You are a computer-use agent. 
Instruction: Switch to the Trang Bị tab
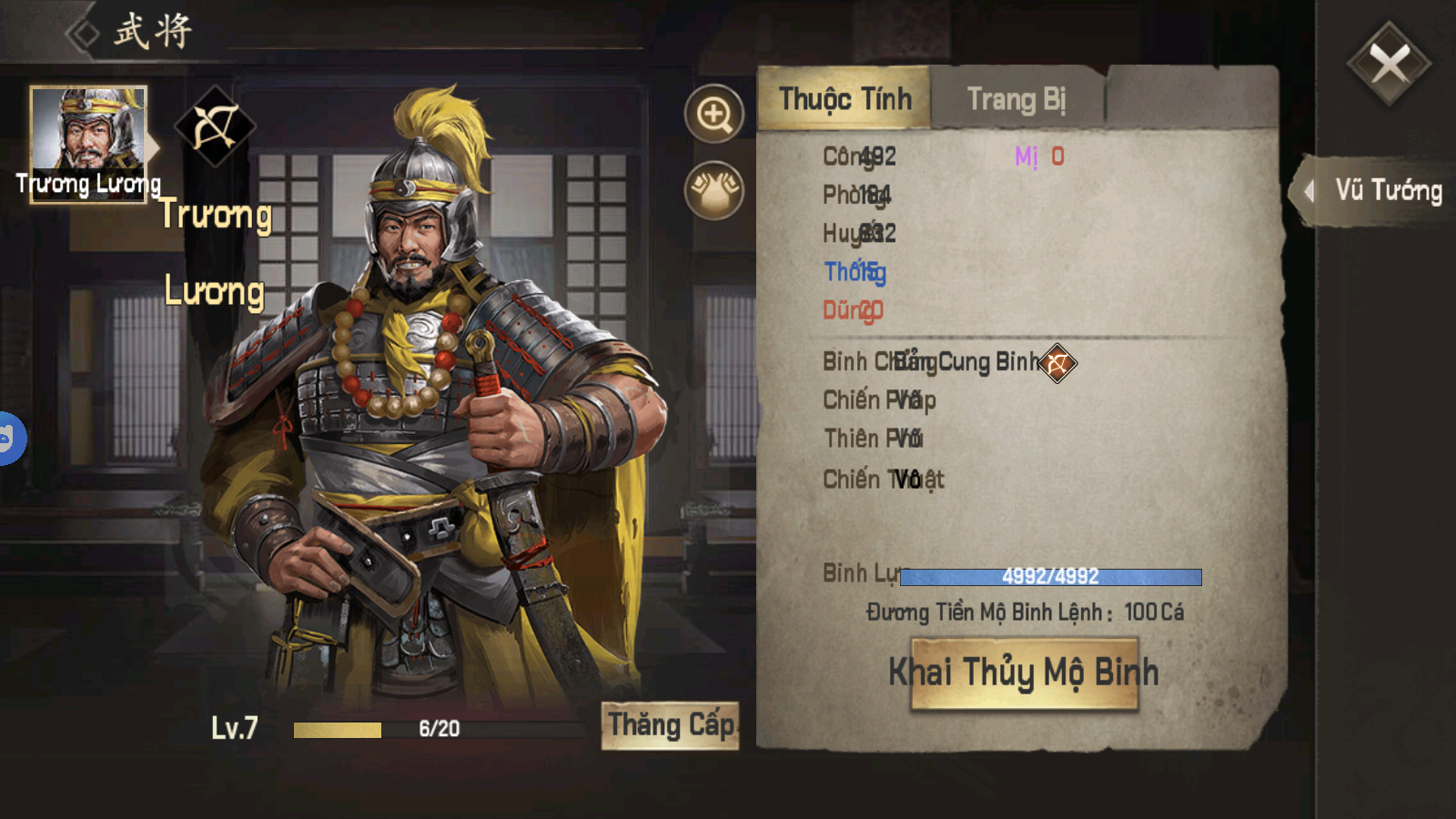(1016, 98)
